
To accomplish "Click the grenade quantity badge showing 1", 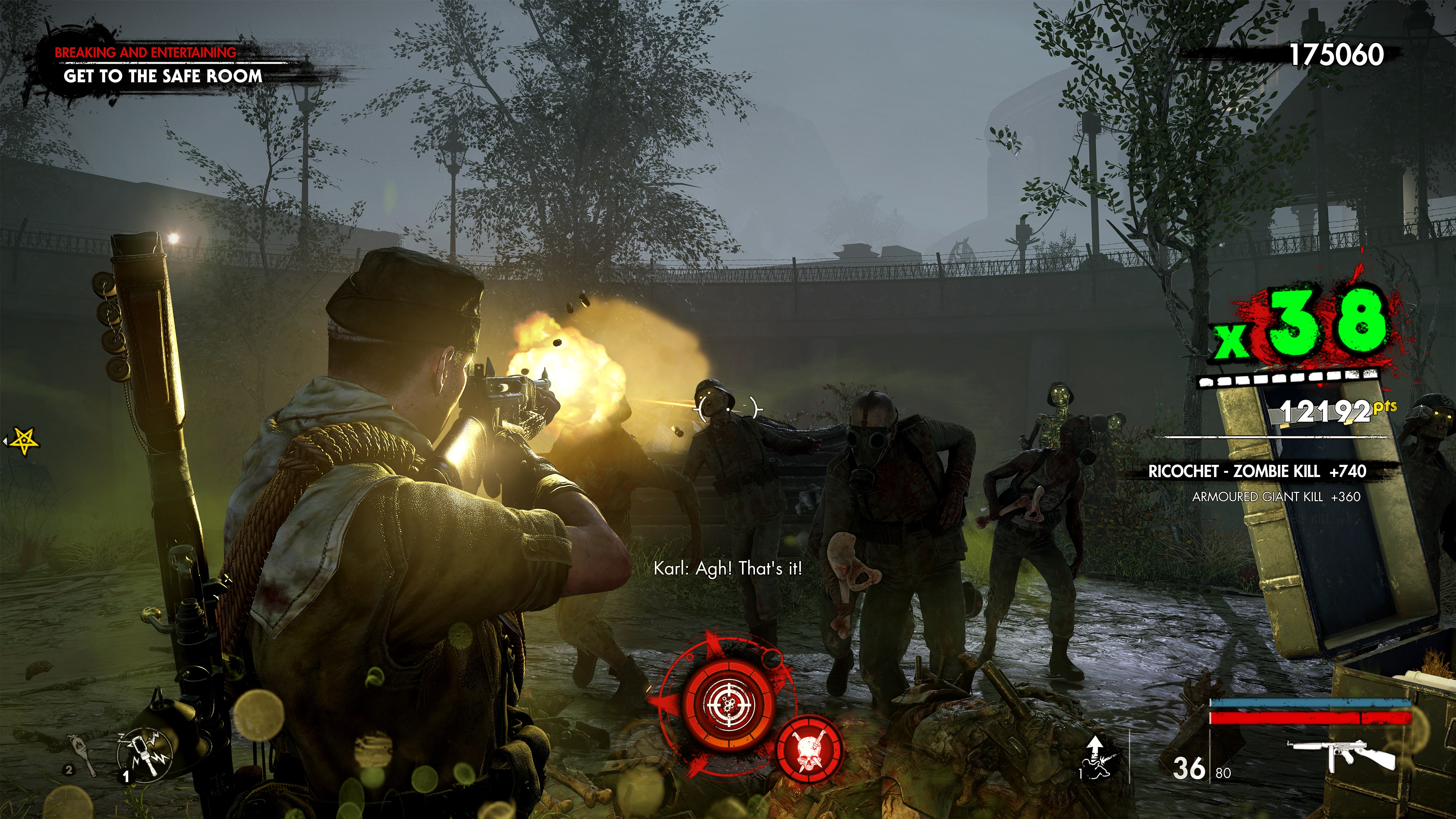I will (126, 777).
